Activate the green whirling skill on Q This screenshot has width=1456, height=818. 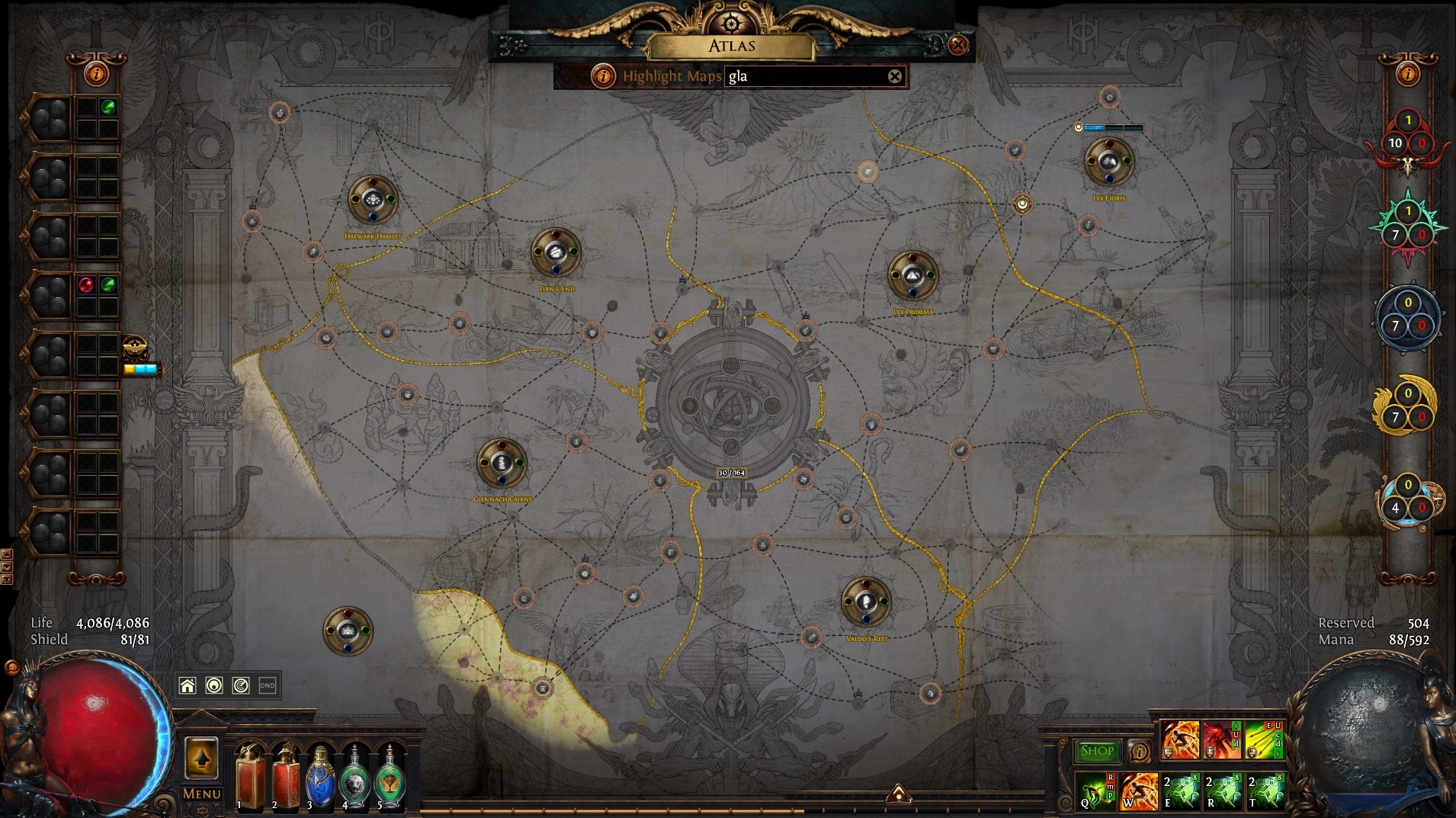(1097, 791)
